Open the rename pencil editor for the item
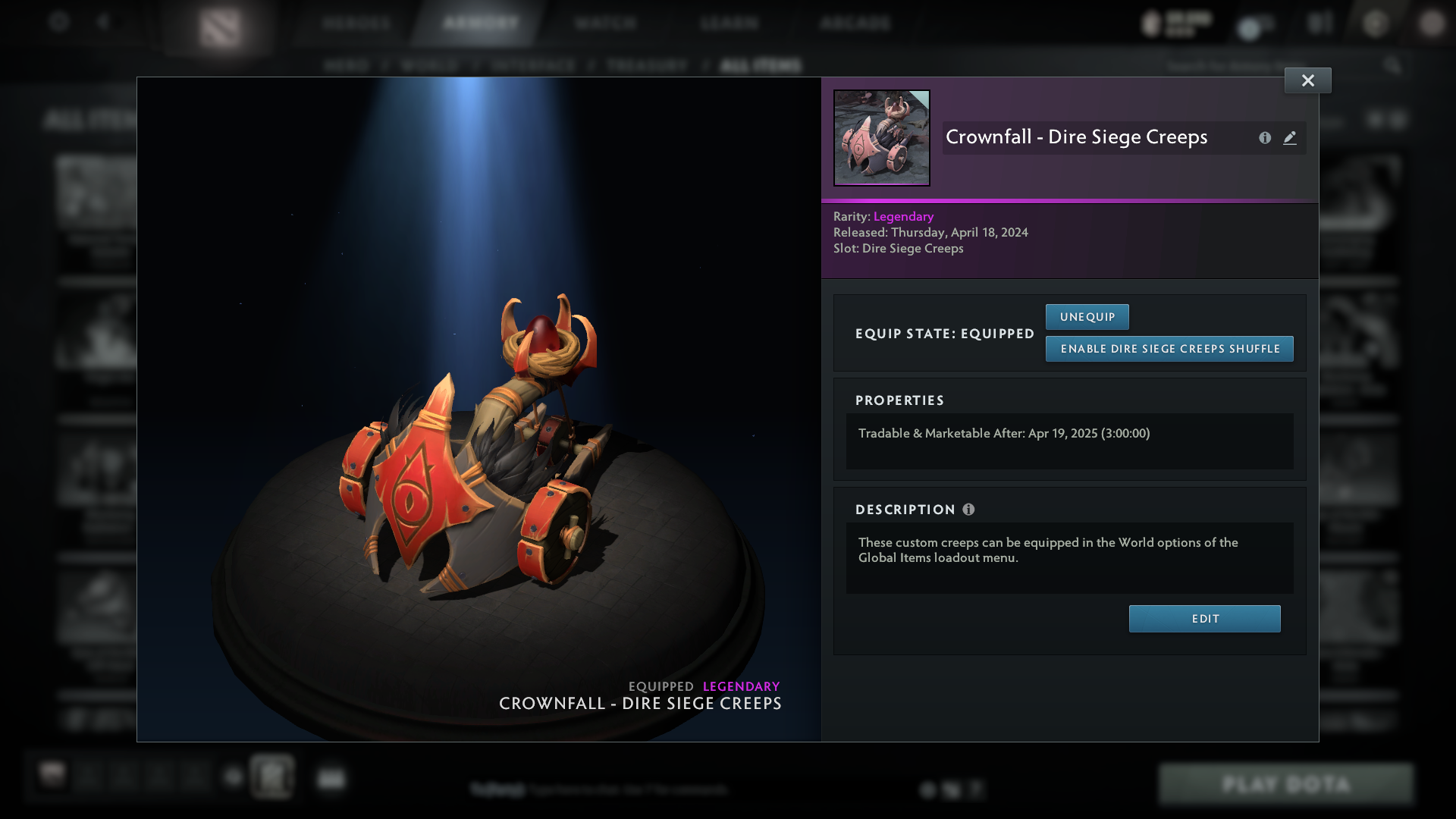The image size is (1456, 819). (x=1290, y=138)
